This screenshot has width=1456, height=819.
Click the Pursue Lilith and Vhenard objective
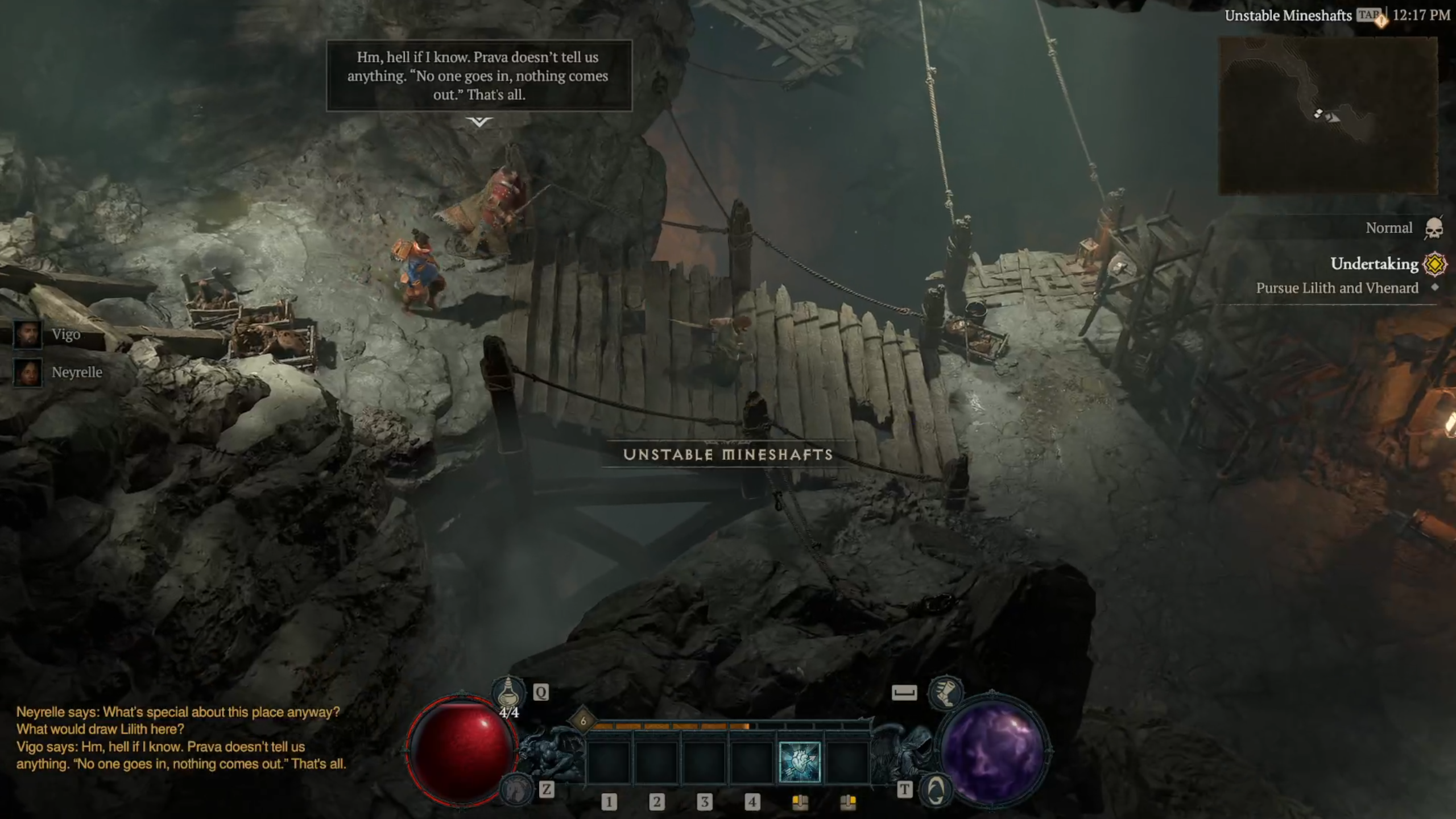pos(1337,288)
